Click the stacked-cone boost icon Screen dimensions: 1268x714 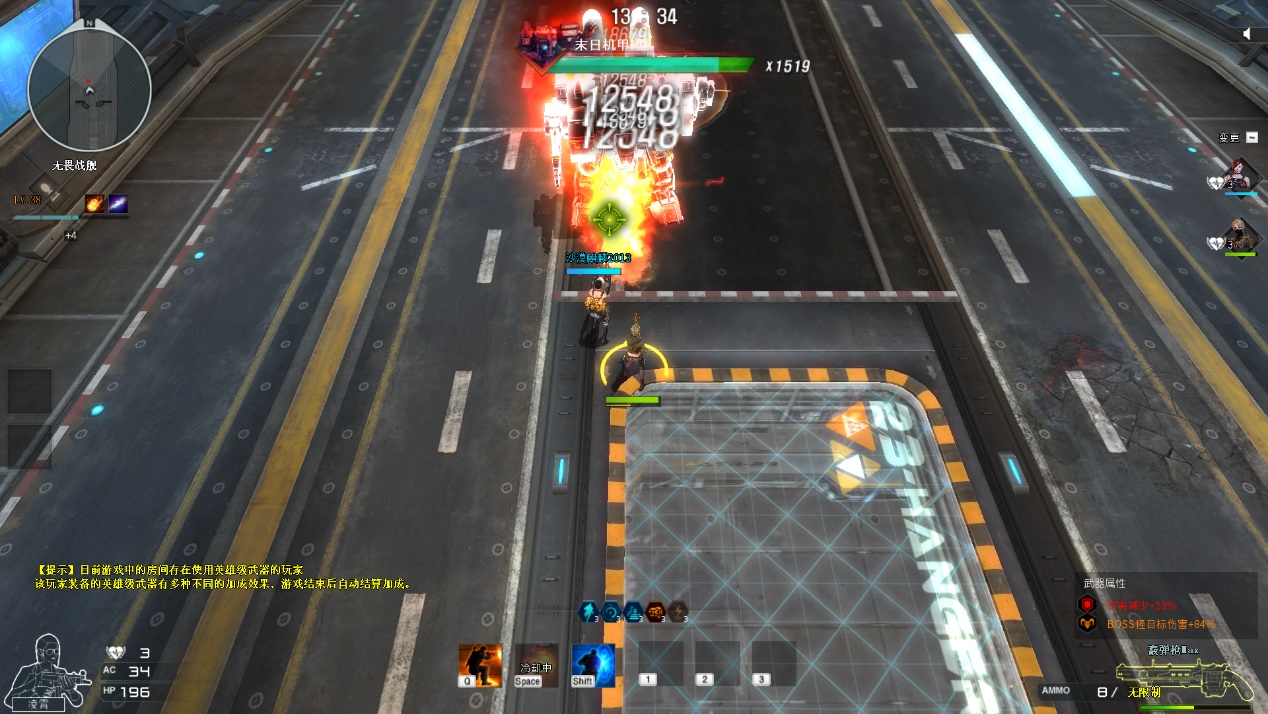633,611
